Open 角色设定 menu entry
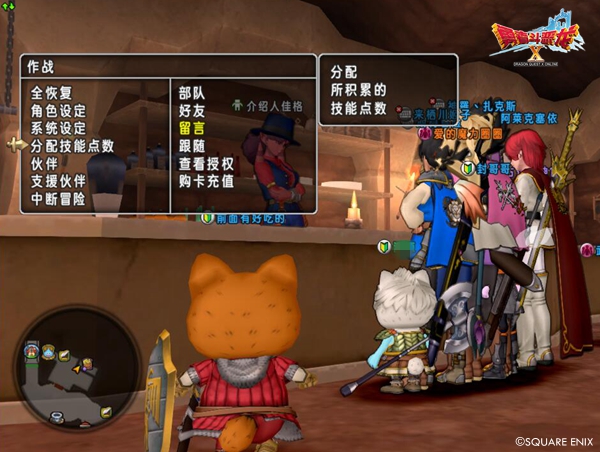The width and height of the screenshot is (600, 452). click(58, 110)
